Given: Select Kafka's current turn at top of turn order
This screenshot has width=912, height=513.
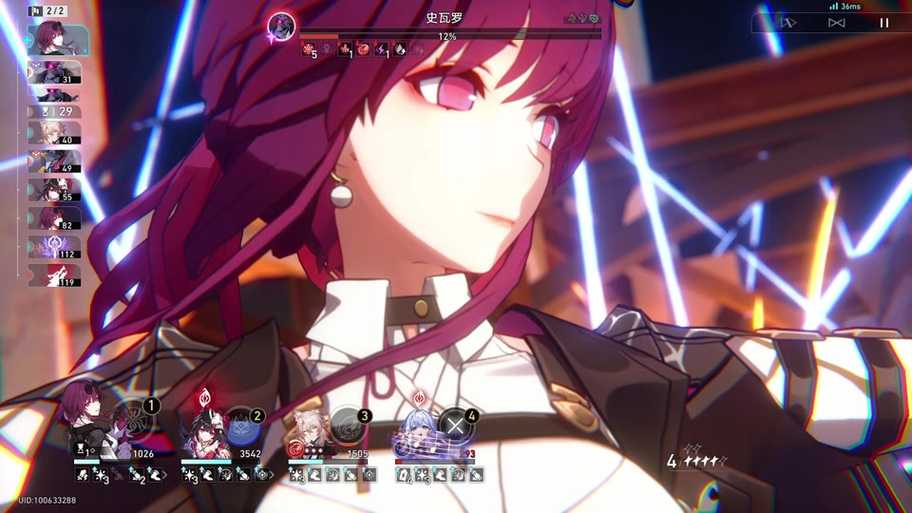Looking at the screenshot, I should 57,39.
